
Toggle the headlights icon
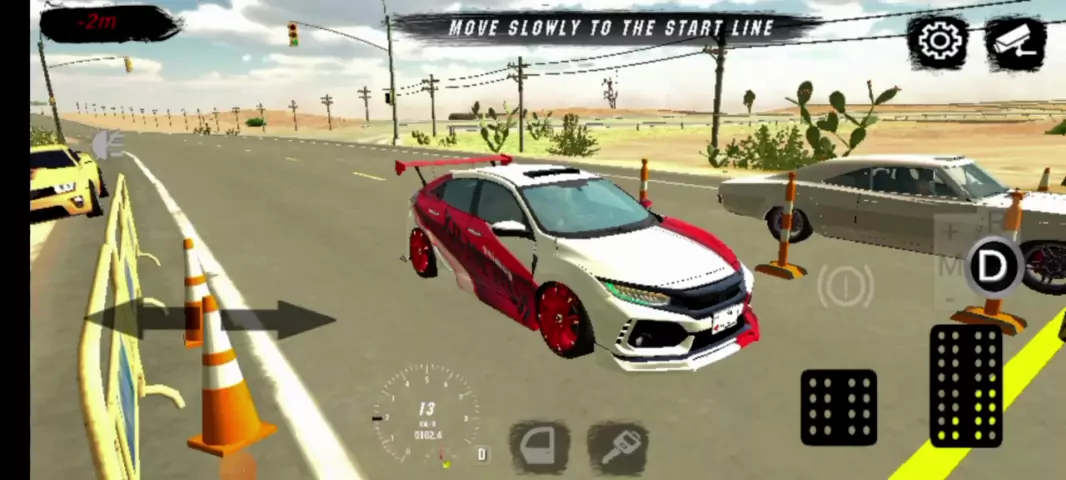[106, 146]
